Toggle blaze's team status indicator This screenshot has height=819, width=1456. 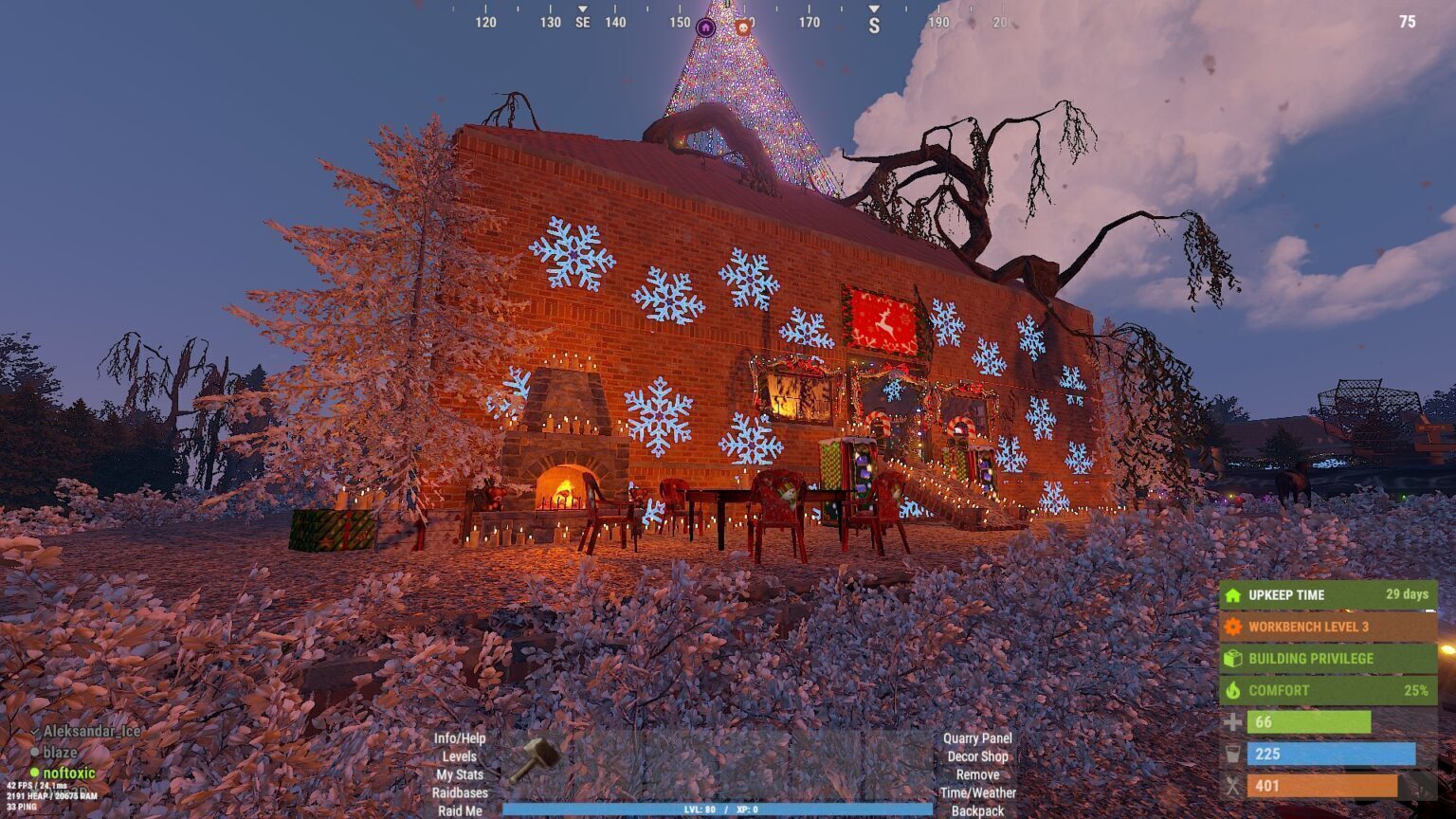pos(36,754)
